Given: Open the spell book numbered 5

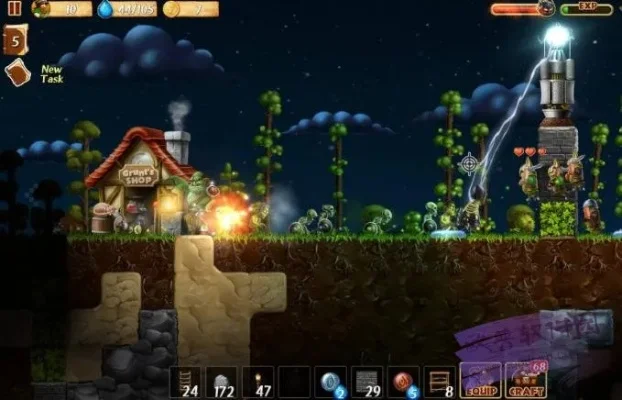Looking at the screenshot, I should tap(15, 41).
